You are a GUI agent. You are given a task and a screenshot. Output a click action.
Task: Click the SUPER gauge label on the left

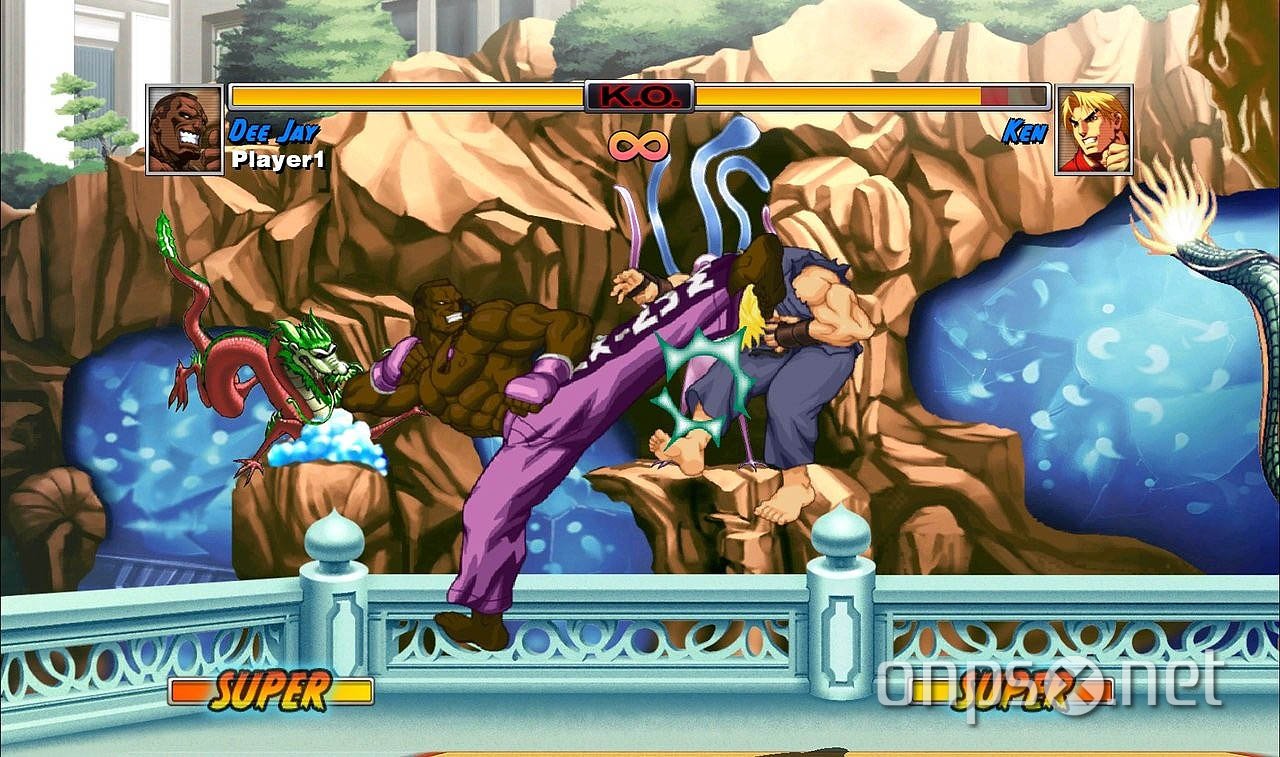(x=270, y=689)
